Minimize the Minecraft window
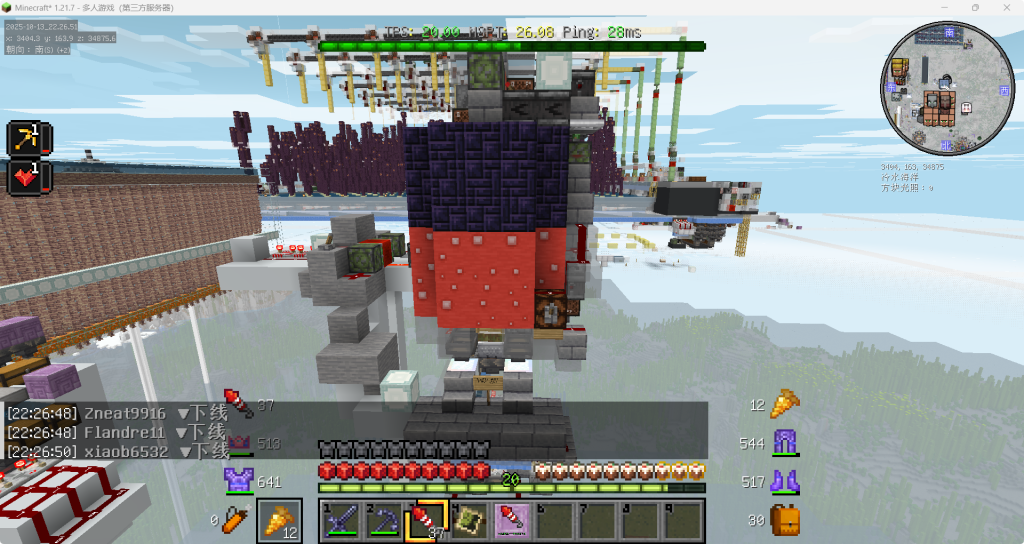 [945, 8]
